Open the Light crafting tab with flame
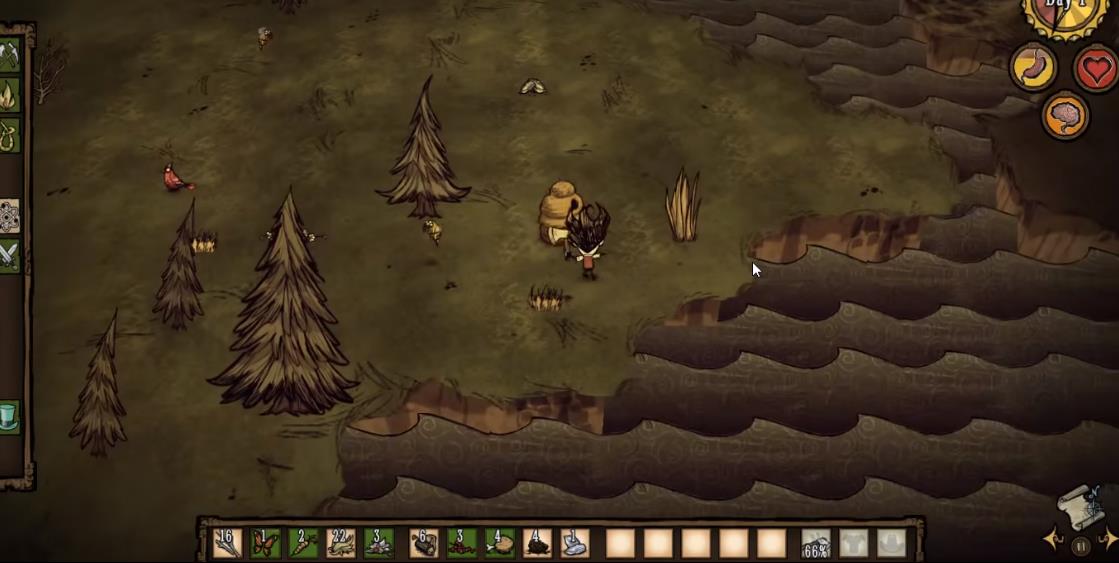The height and width of the screenshot is (563, 1119). coord(8,95)
